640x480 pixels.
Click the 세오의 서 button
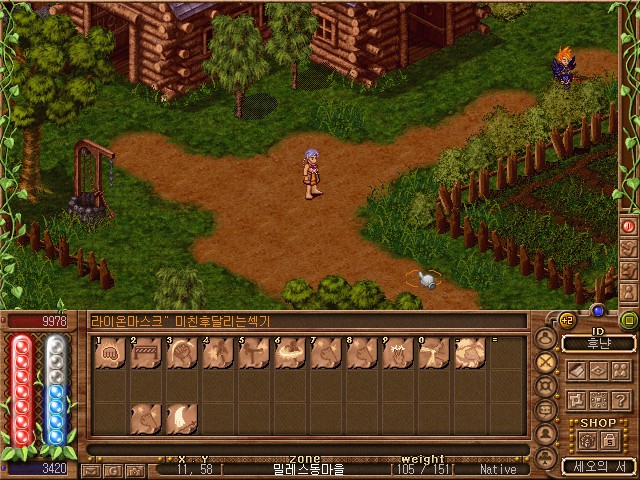pyautogui.click(x=598, y=466)
